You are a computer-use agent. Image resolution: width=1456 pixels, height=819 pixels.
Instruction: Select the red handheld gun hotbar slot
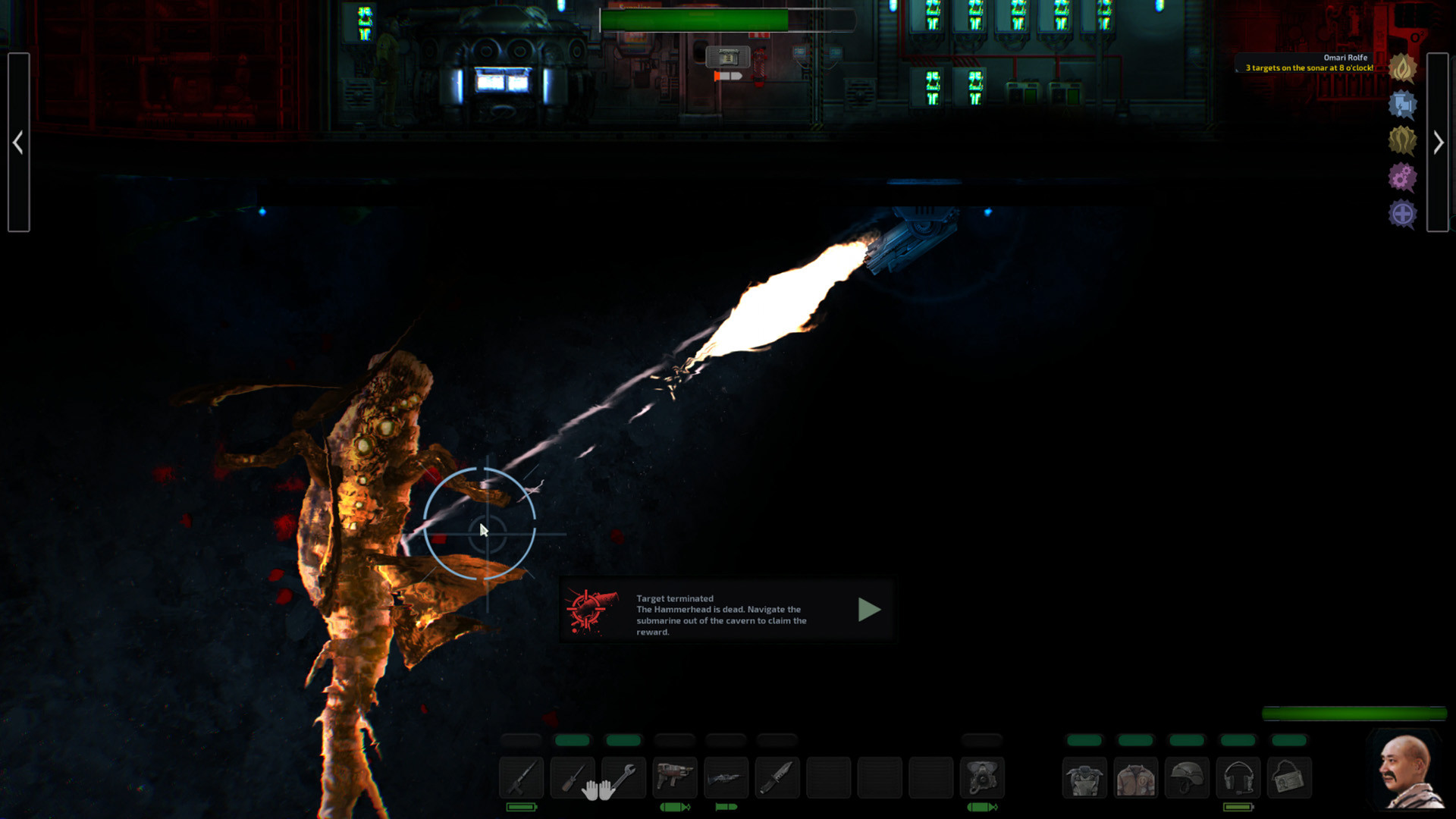(675, 777)
